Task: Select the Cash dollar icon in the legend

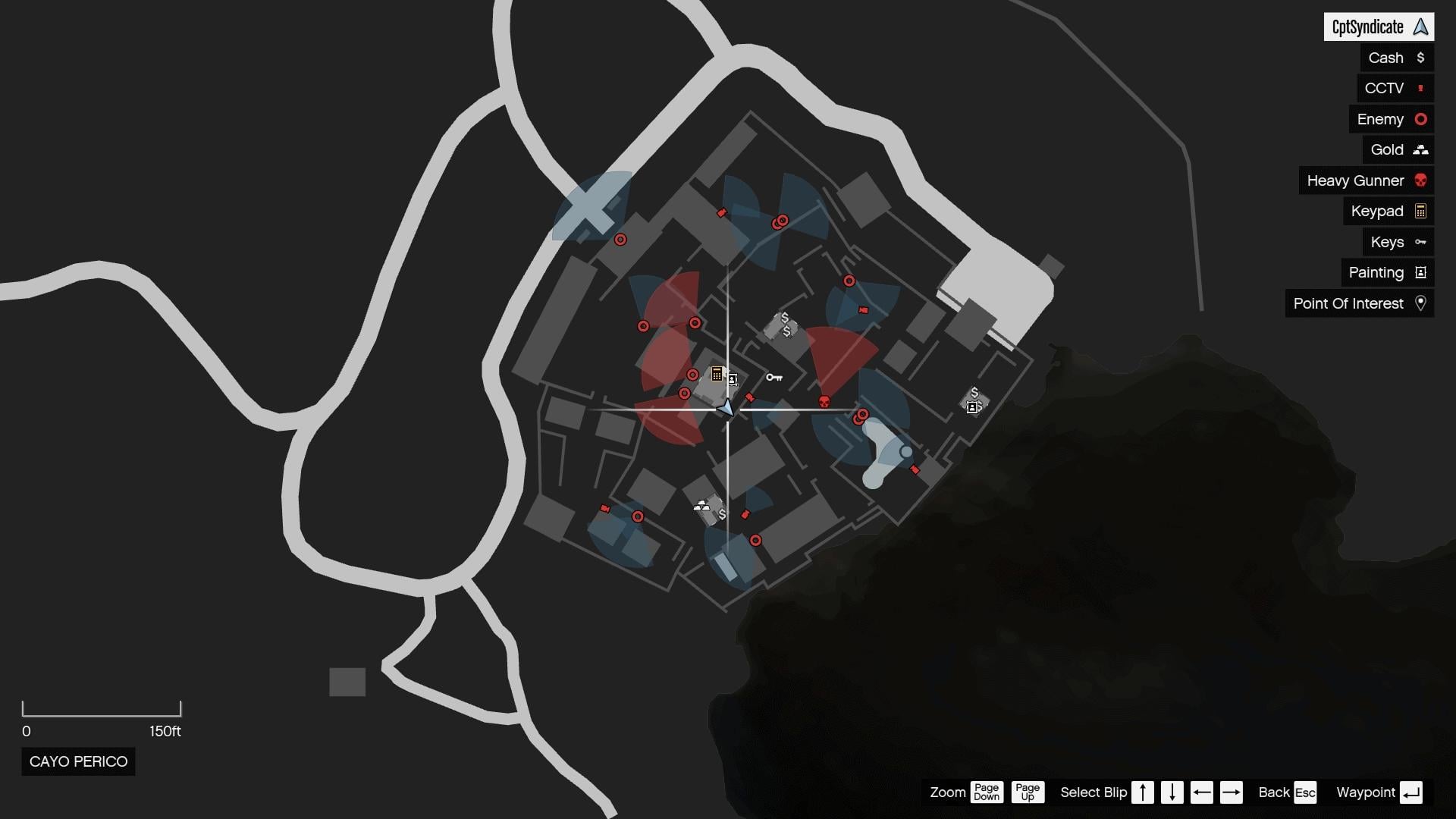Action: 1420,58
